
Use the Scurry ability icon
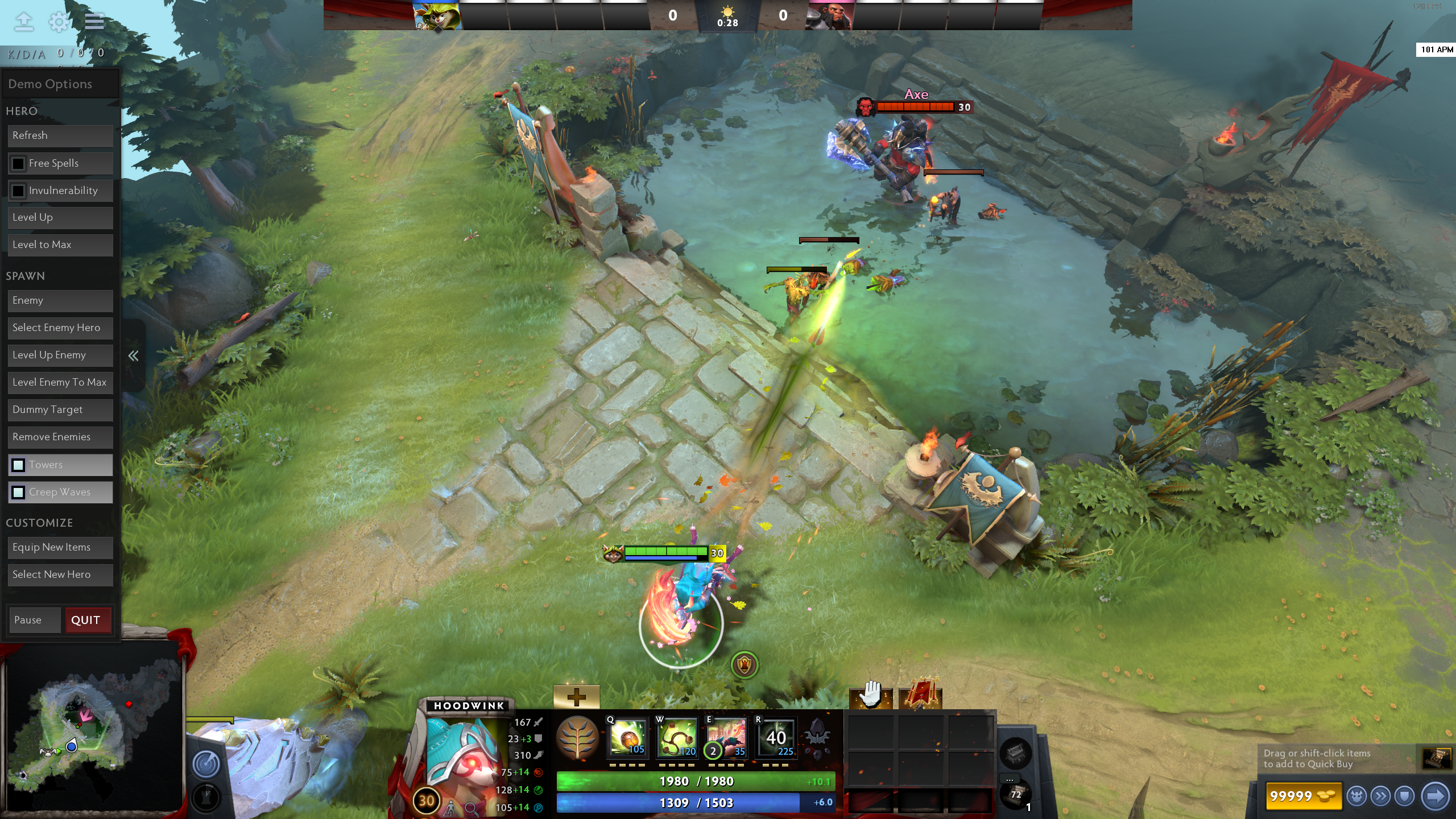[x=726, y=738]
